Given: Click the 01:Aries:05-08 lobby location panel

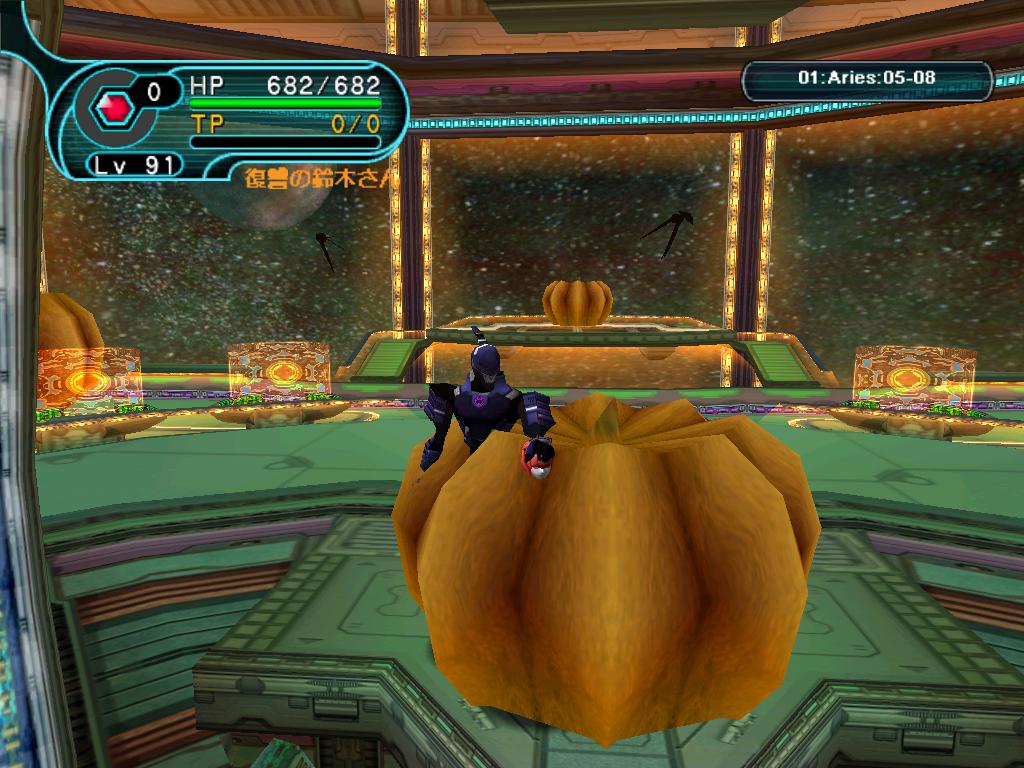Looking at the screenshot, I should click(867, 78).
